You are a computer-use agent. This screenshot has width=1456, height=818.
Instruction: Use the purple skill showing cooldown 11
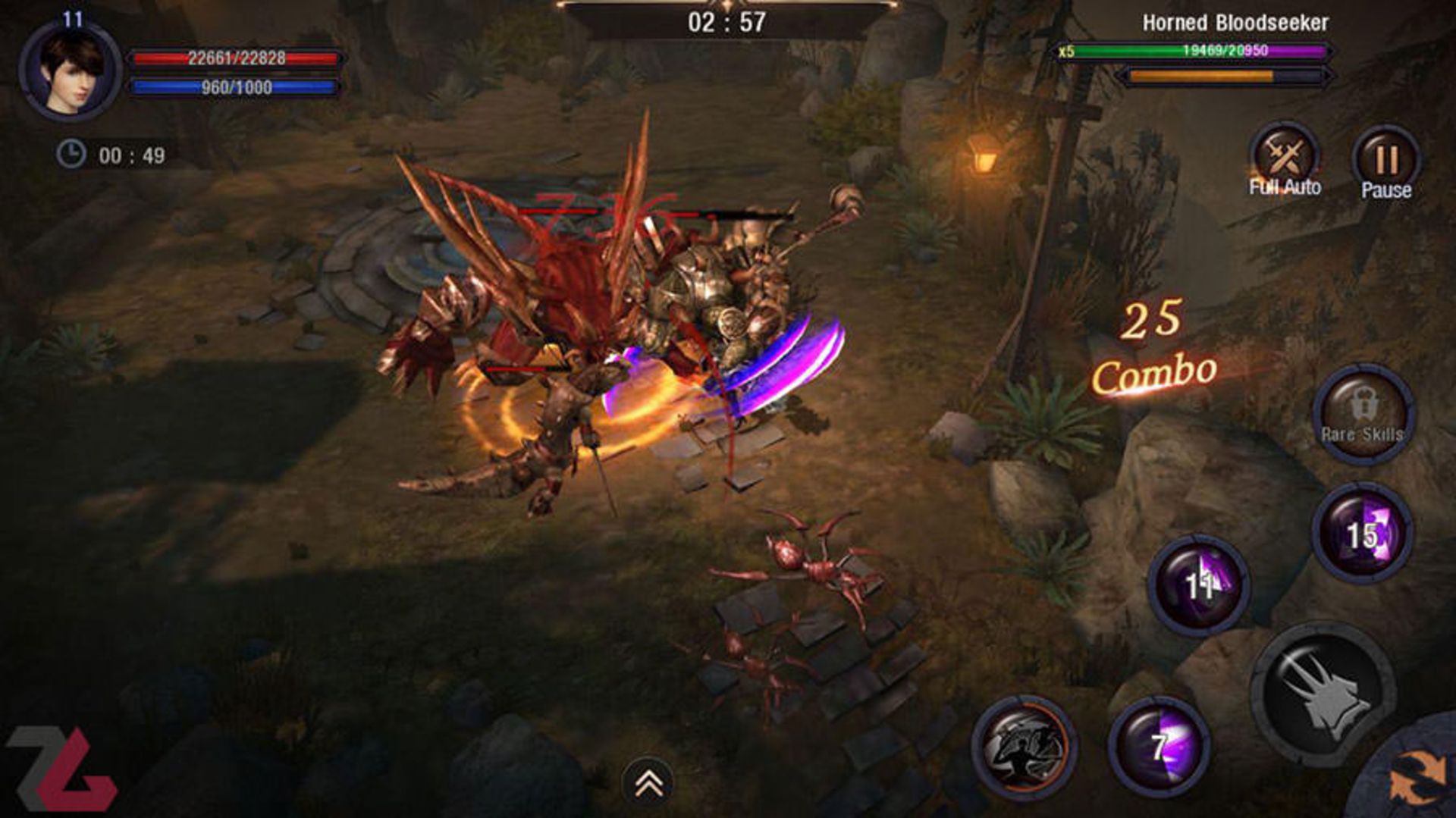[1199, 584]
